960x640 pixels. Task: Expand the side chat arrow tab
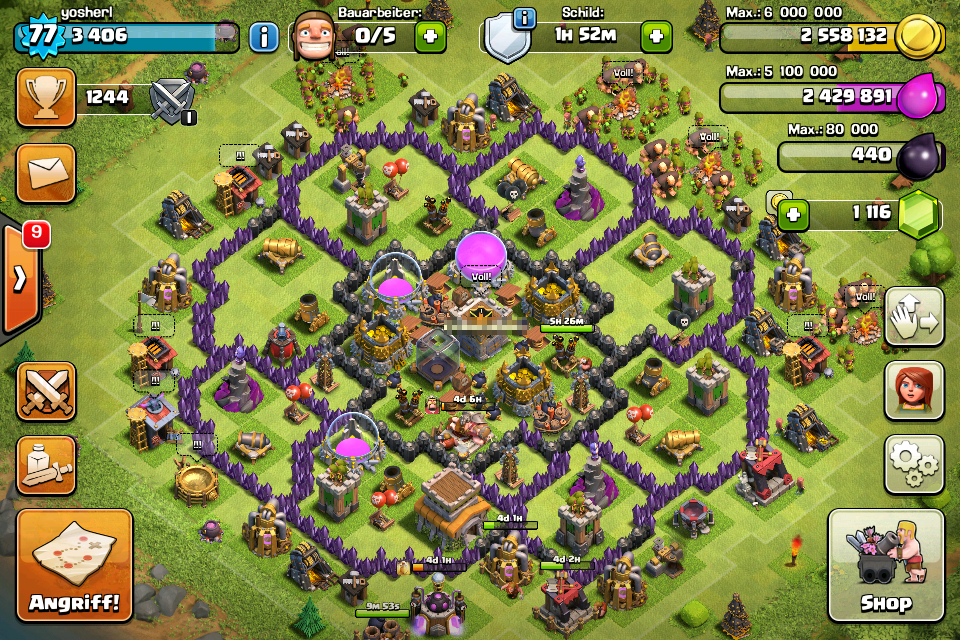(x=20, y=278)
